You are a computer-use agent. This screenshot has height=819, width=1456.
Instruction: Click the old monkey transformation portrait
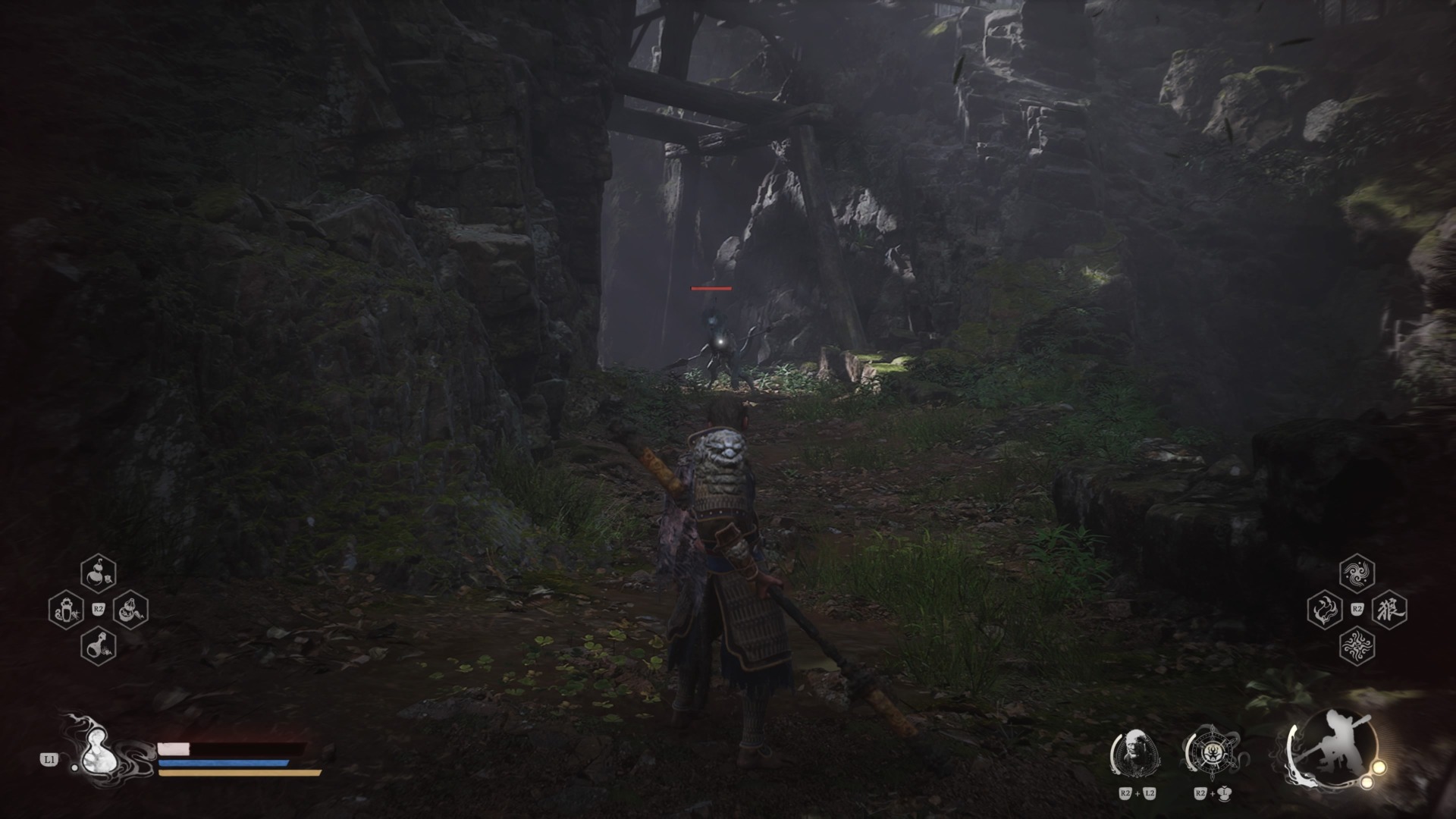(1137, 751)
